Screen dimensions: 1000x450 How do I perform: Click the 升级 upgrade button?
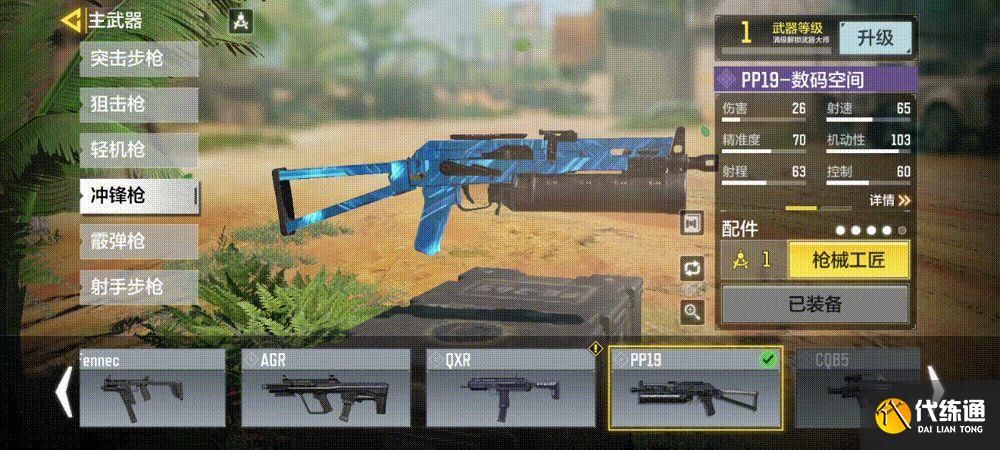click(x=875, y=37)
